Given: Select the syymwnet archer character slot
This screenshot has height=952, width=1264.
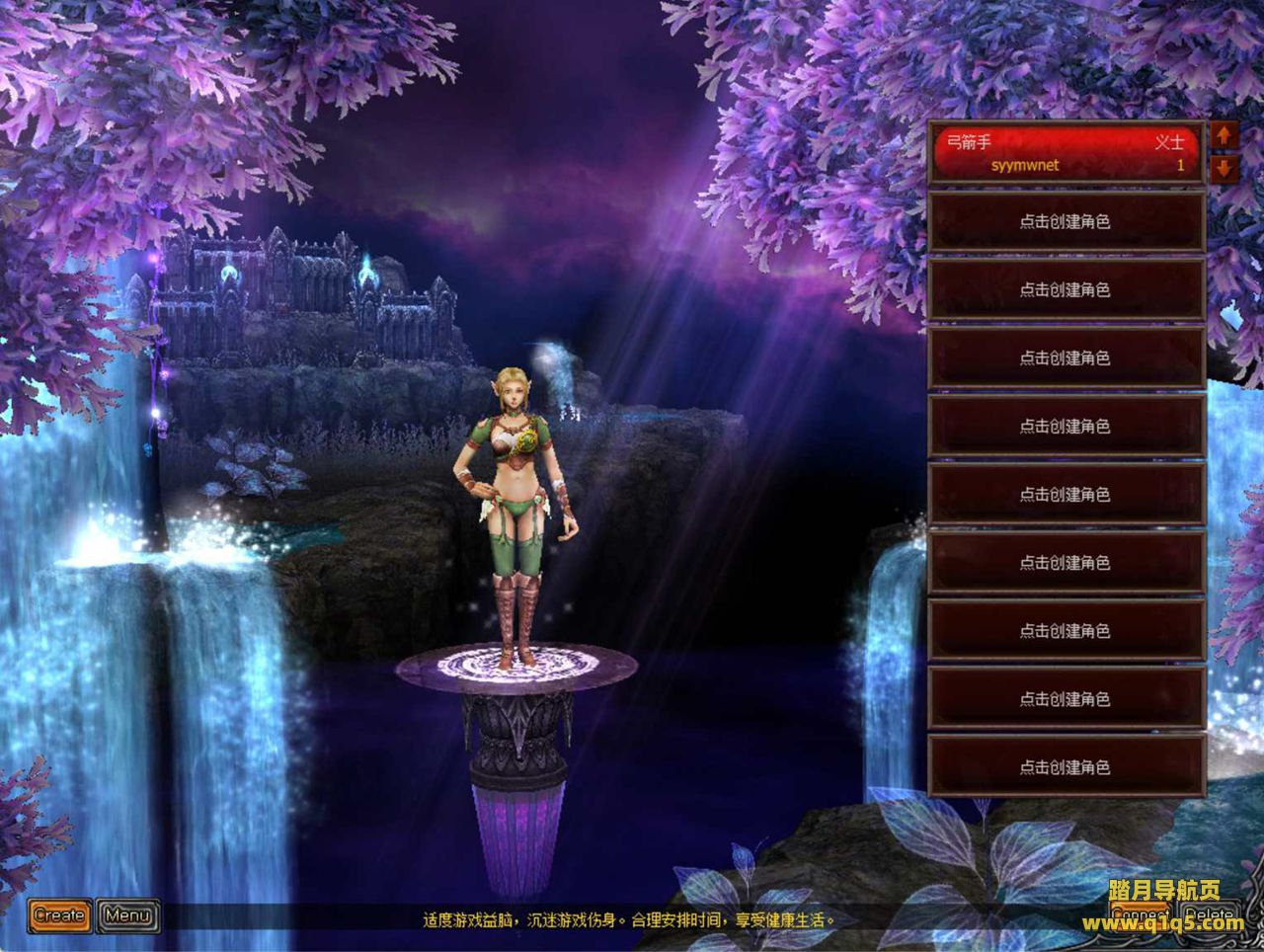Looking at the screenshot, I should point(1066,154).
